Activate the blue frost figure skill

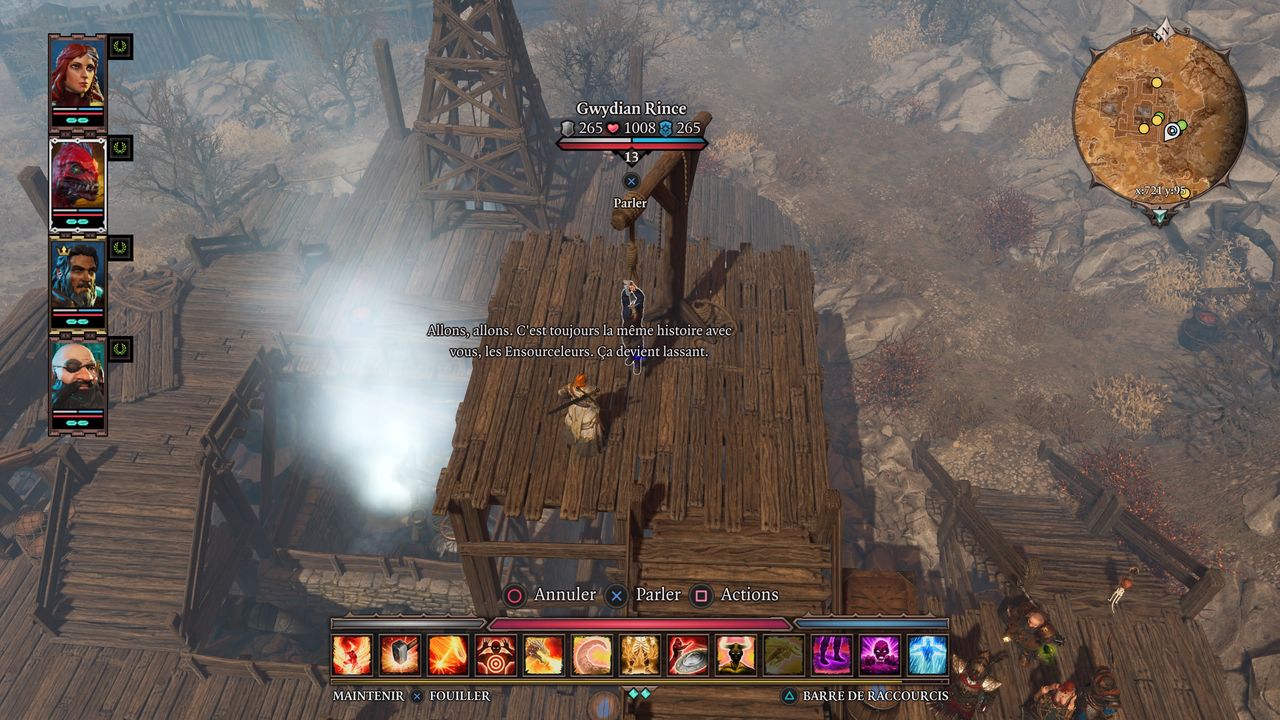[x=928, y=655]
